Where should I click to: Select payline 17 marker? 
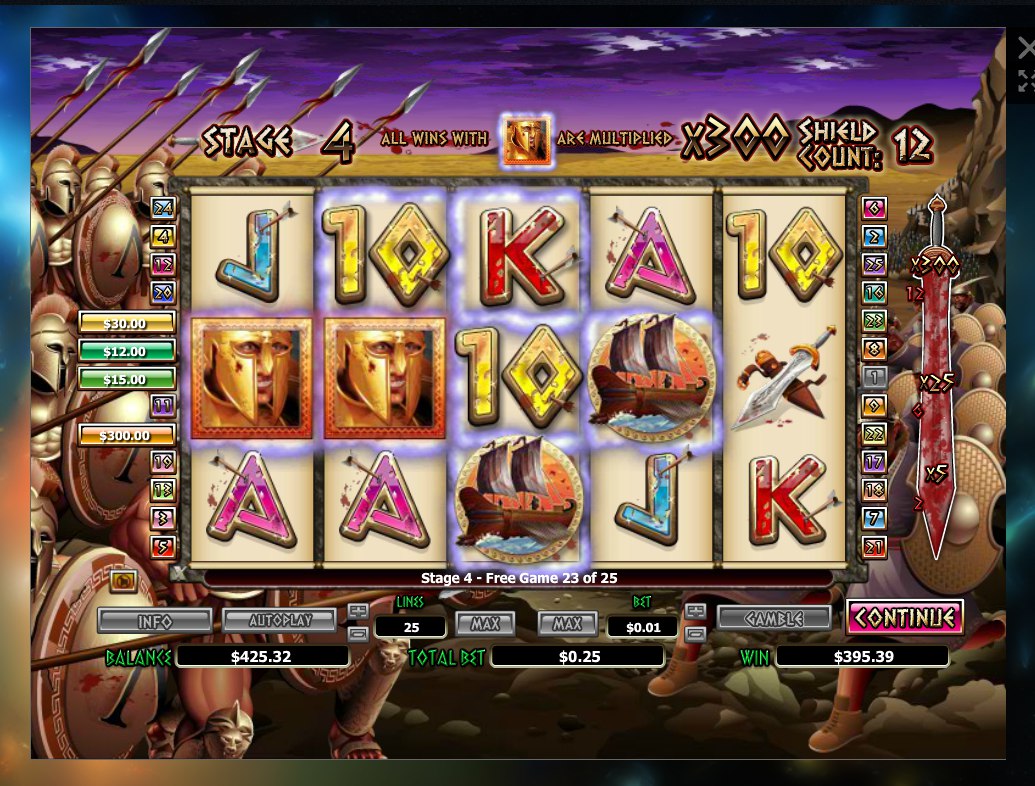pyautogui.click(x=875, y=462)
